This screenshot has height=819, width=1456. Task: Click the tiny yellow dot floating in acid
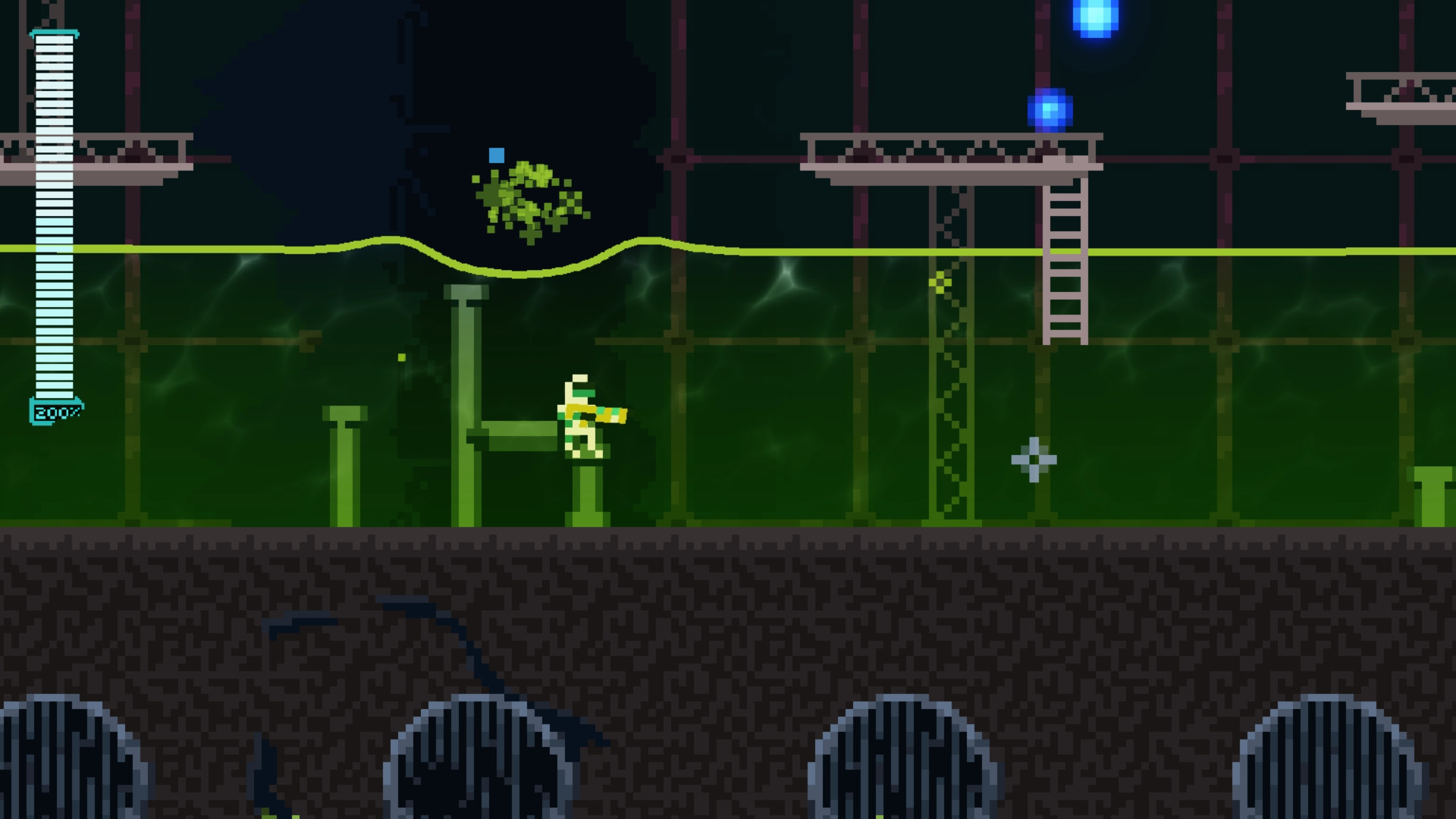(401, 356)
